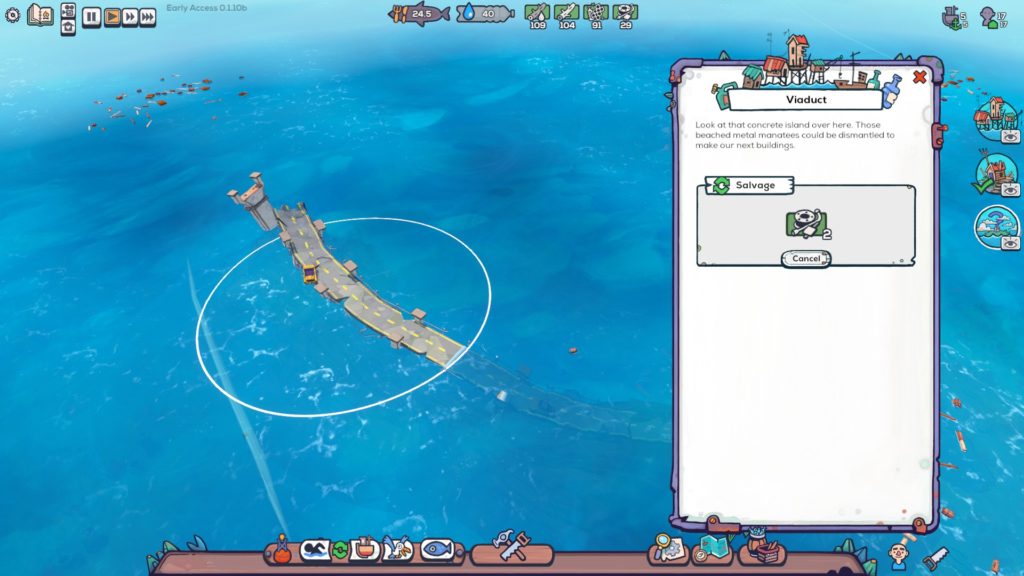Close the Viaduct info panel
Viewport: 1024px width, 576px height.
click(920, 77)
